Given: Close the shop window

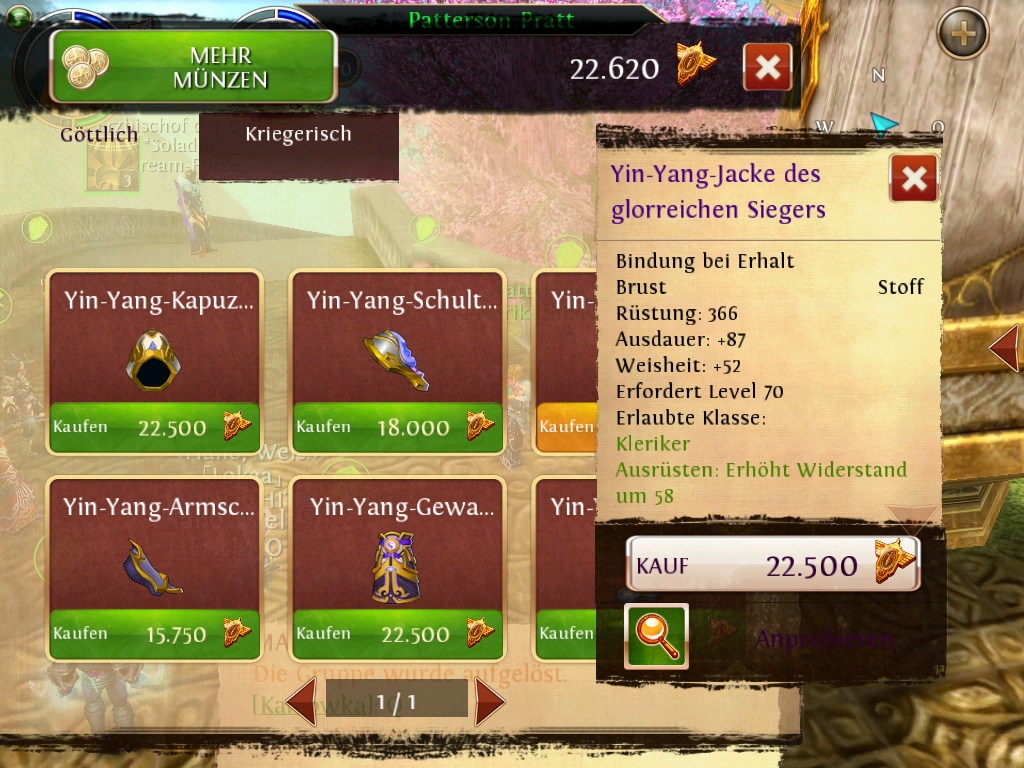Looking at the screenshot, I should [x=767, y=68].
